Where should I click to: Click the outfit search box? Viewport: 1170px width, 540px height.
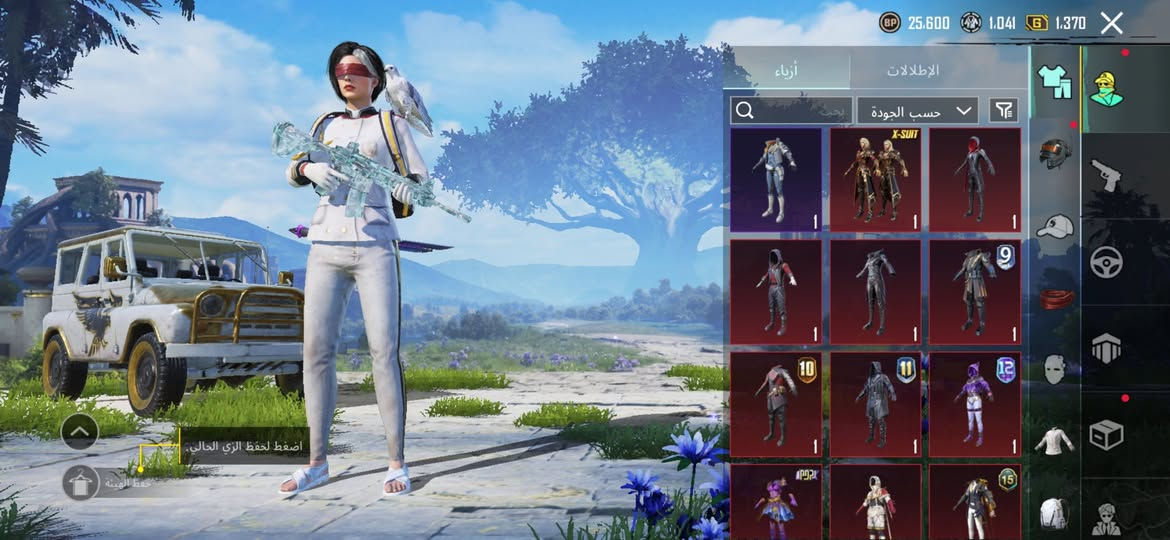(x=791, y=110)
